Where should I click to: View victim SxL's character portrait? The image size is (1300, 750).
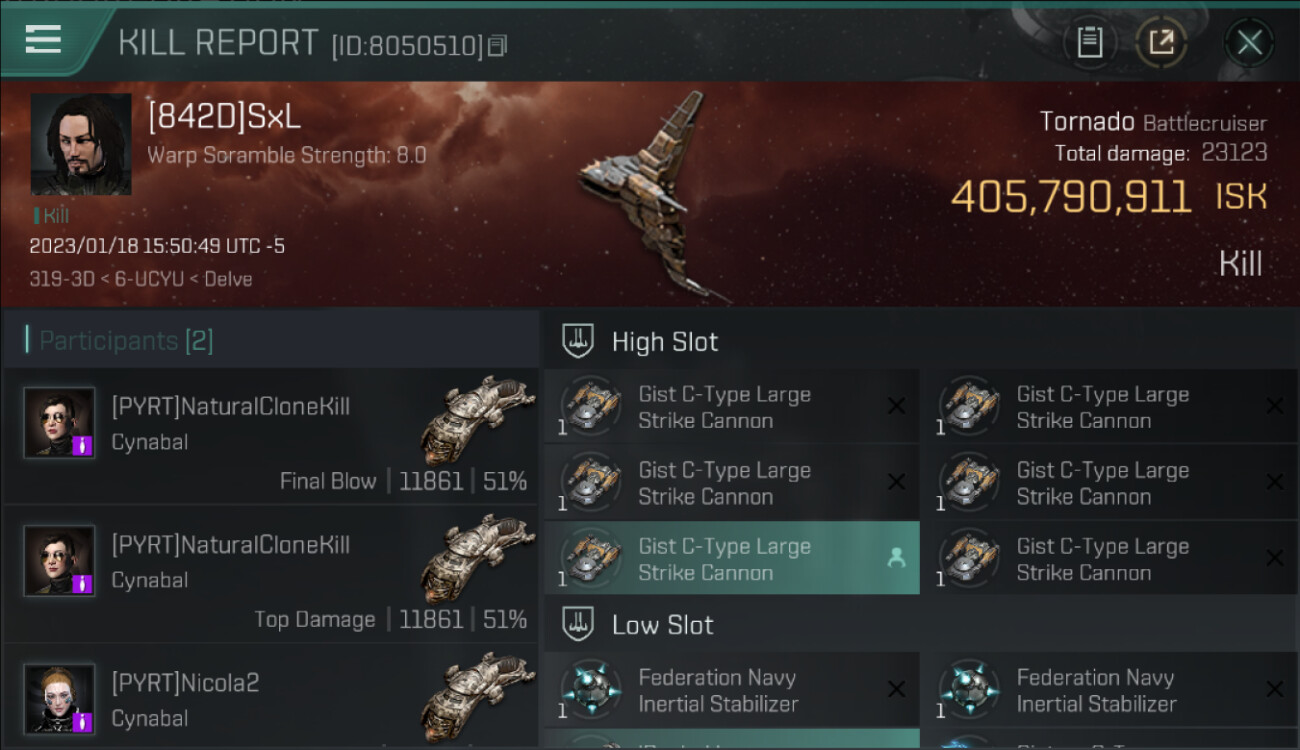(x=81, y=144)
